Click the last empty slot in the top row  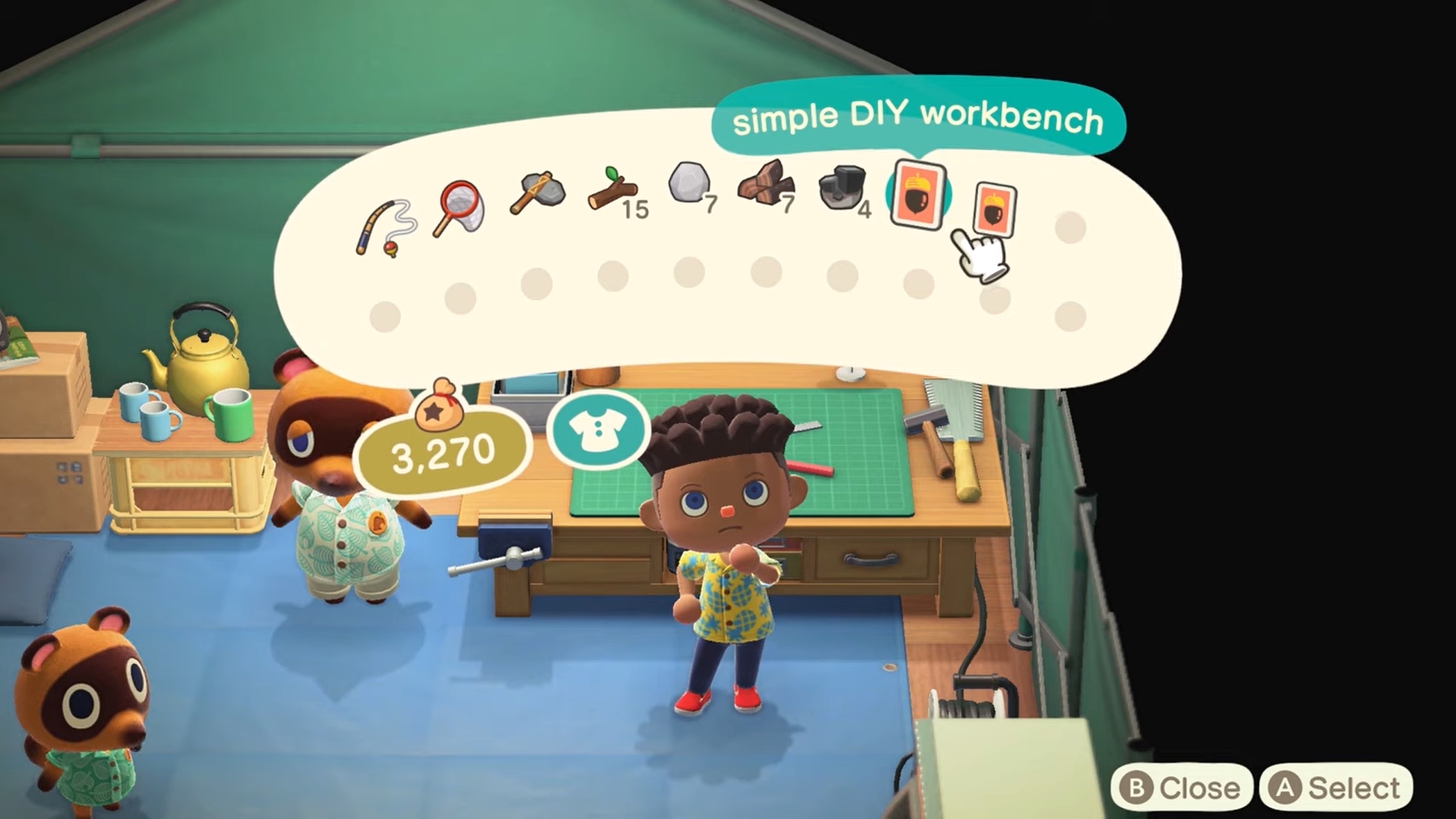click(x=1069, y=224)
